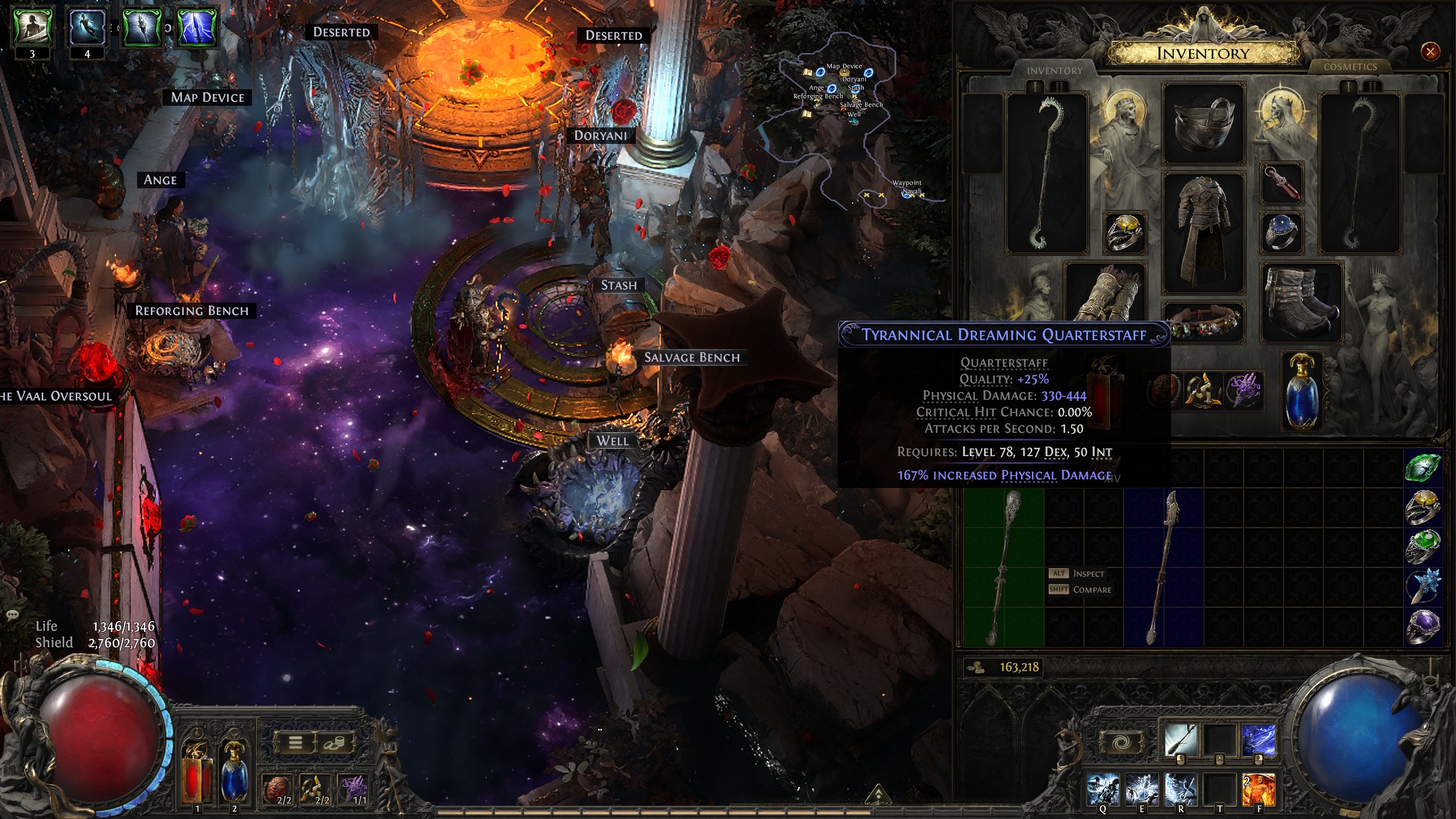Screen dimensions: 1456x819
Task: Select the equipped helmet slot
Action: pyautogui.click(x=1203, y=123)
